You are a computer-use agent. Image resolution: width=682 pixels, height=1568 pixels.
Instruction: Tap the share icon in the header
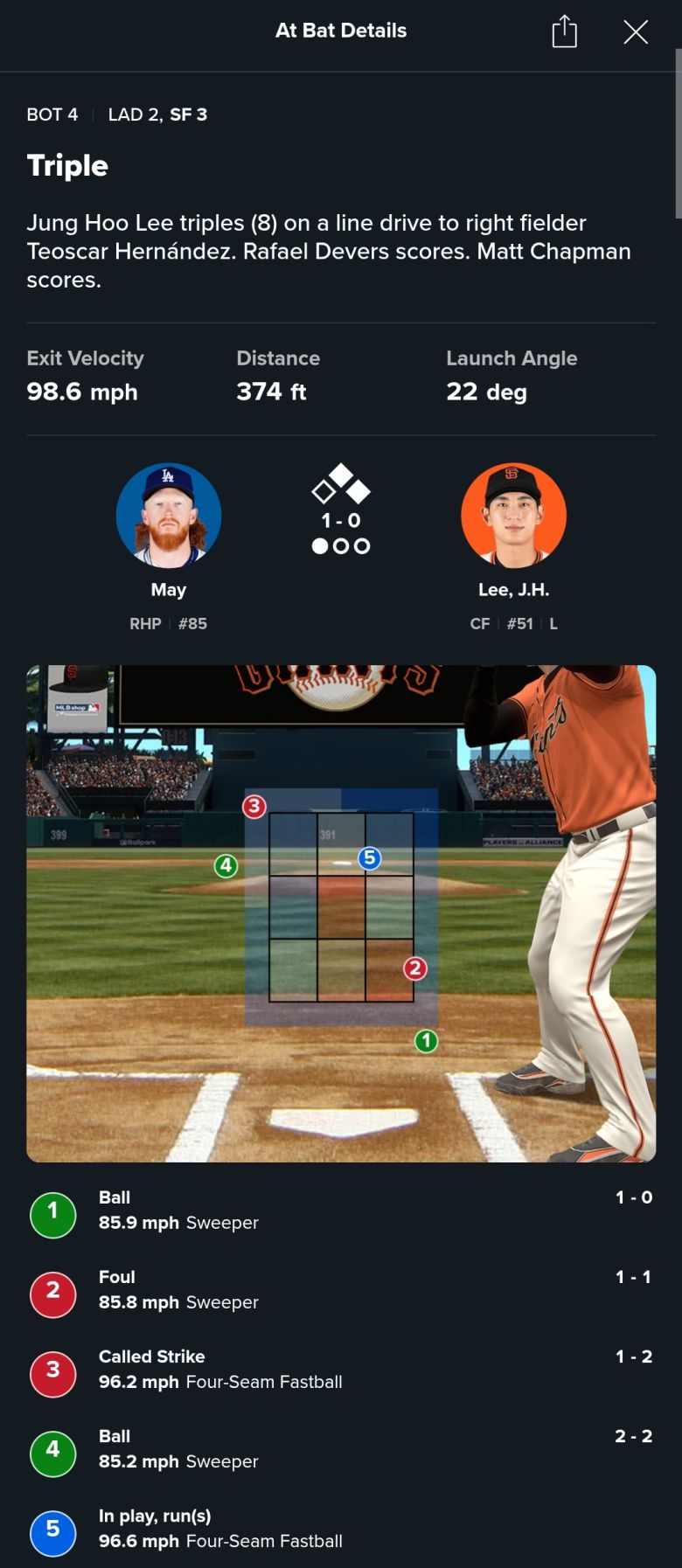(x=565, y=31)
